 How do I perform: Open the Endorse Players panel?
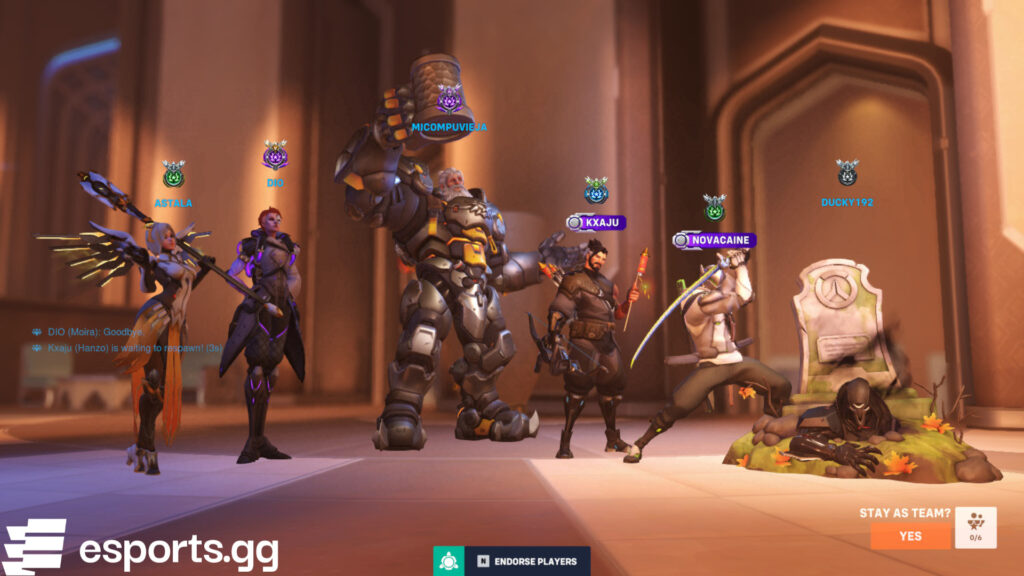click(526, 561)
